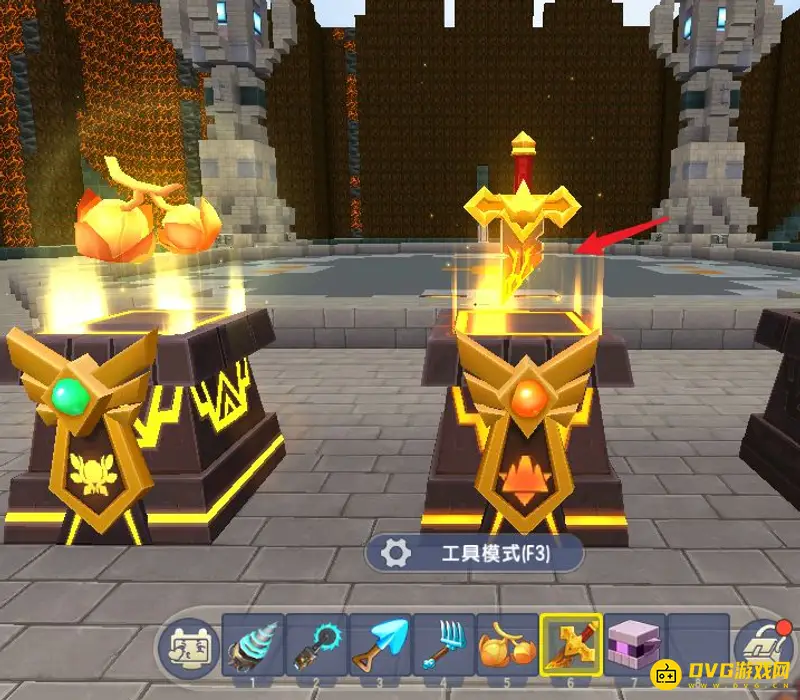The width and height of the screenshot is (800, 700).
Task: Choose the purple block hotbar slot
Action: click(x=635, y=645)
